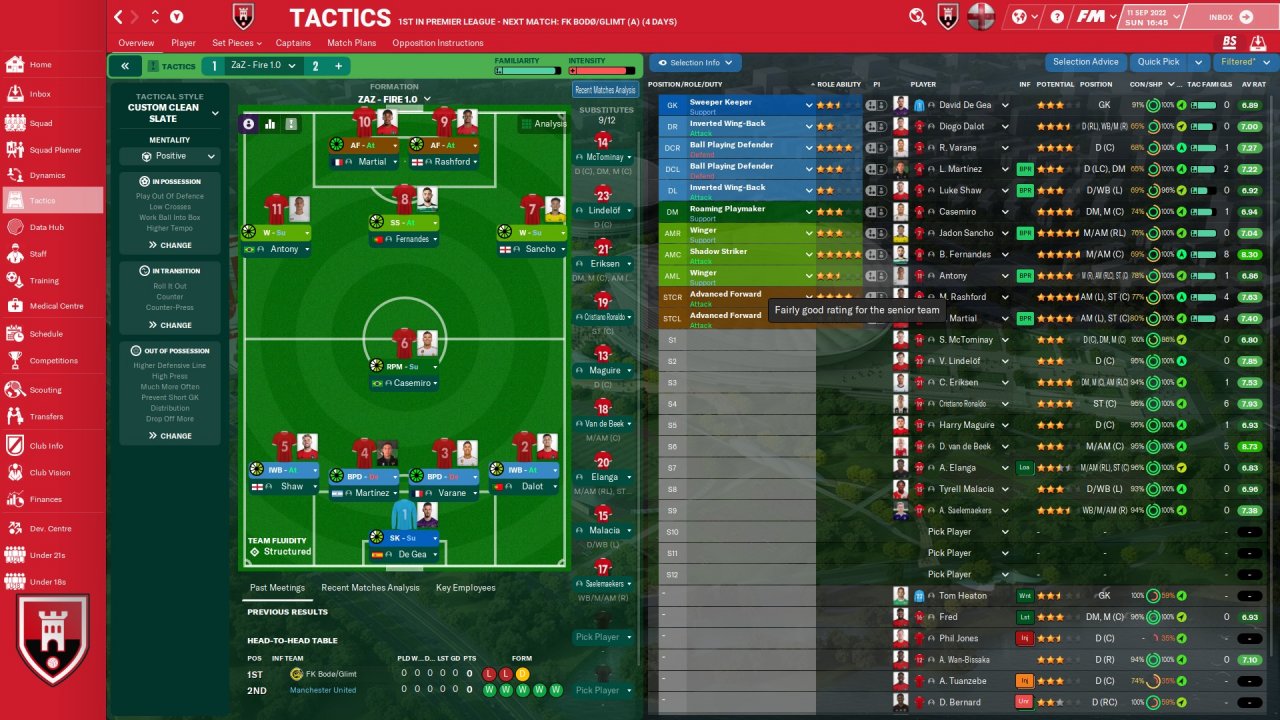Open the ZAZ - FIRE 1.0 formation dropdown

tap(394, 99)
